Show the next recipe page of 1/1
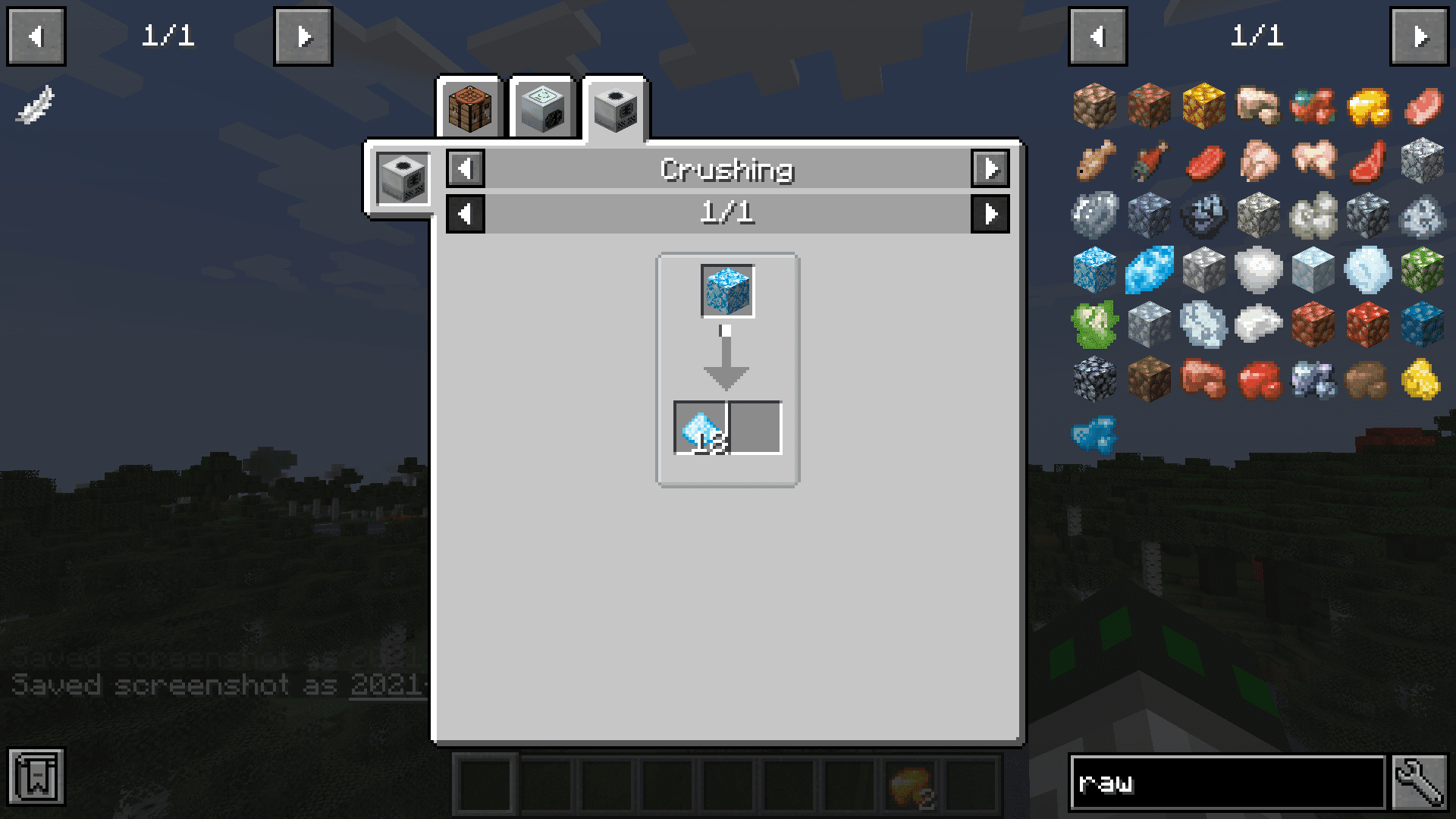Screen dimensions: 1456x819 [990, 214]
